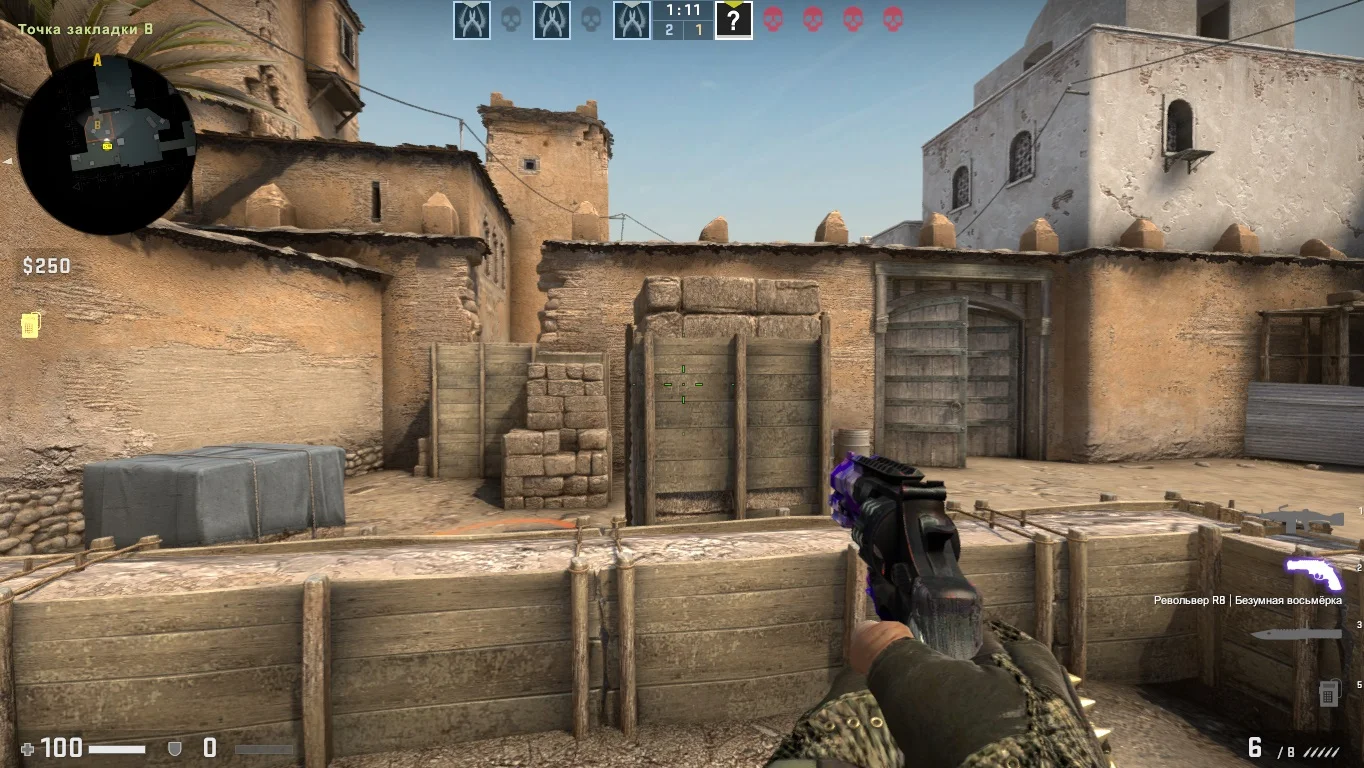Image resolution: width=1364 pixels, height=768 pixels.
Task: Select the question mark player avatar
Action: tap(733, 20)
